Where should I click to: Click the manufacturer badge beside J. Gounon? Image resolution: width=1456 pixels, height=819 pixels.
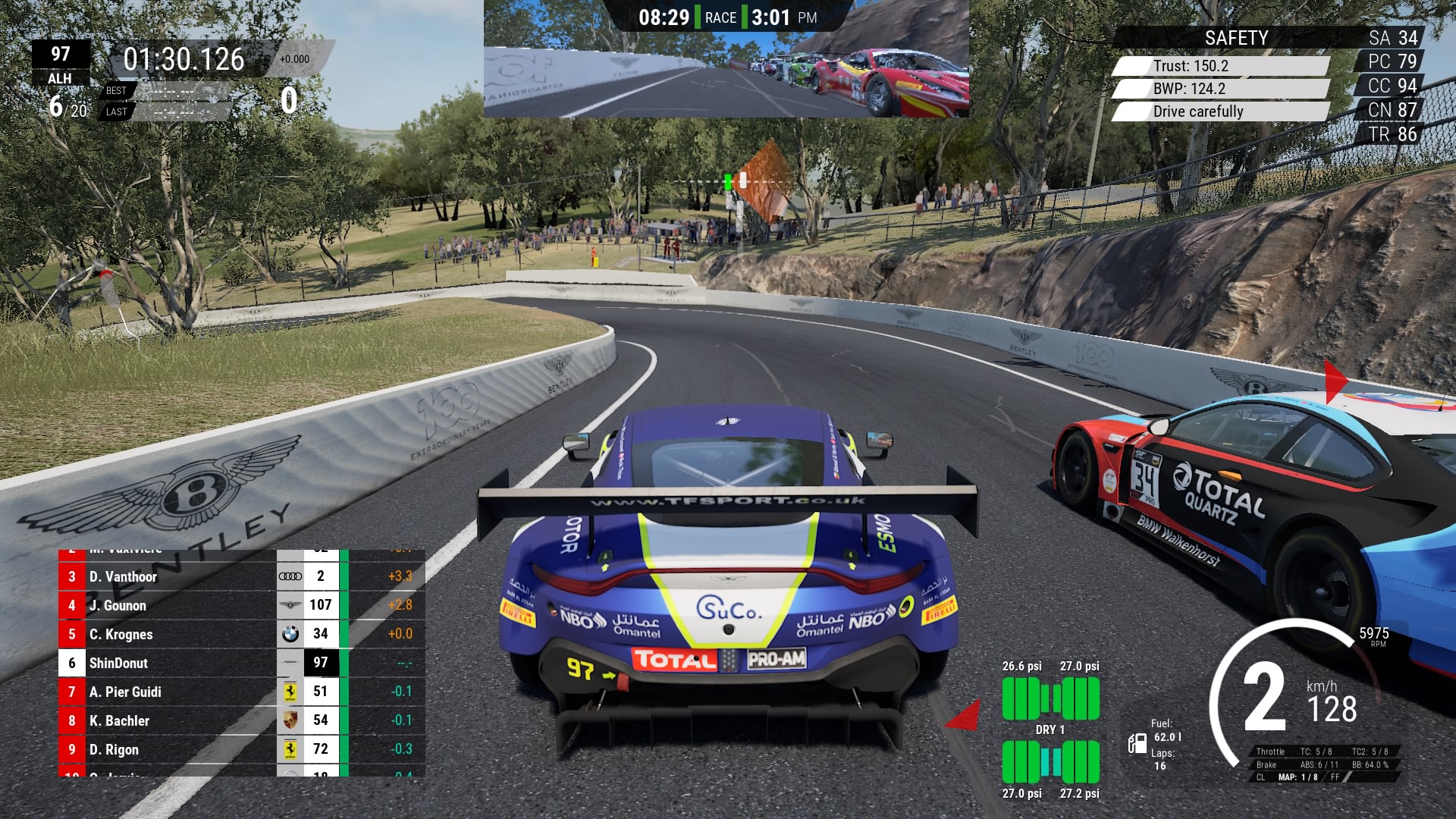coord(291,605)
